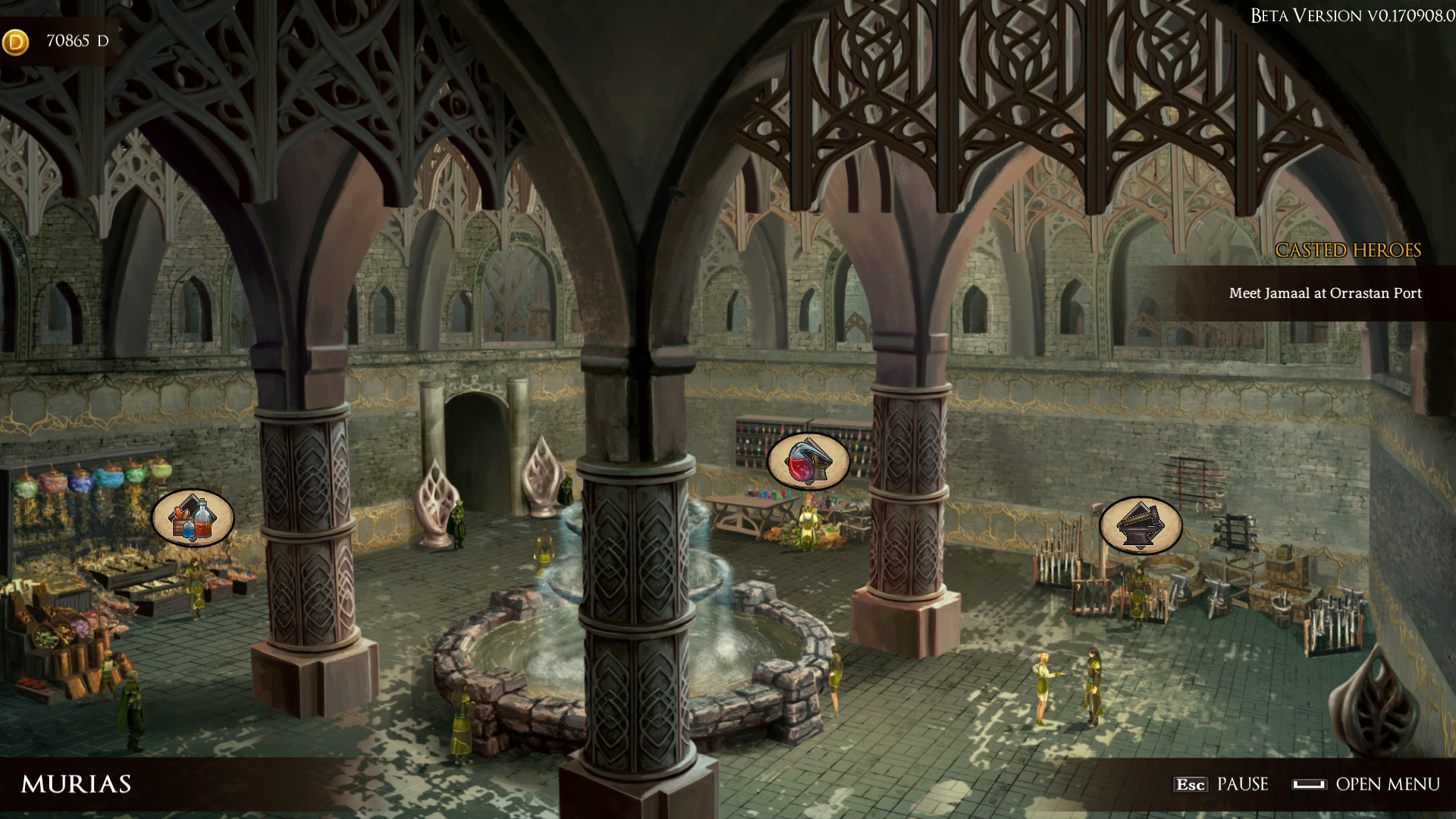This screenshot has height=819, width=1456.
Task: Open the menu button
Action: point(1367,784)
